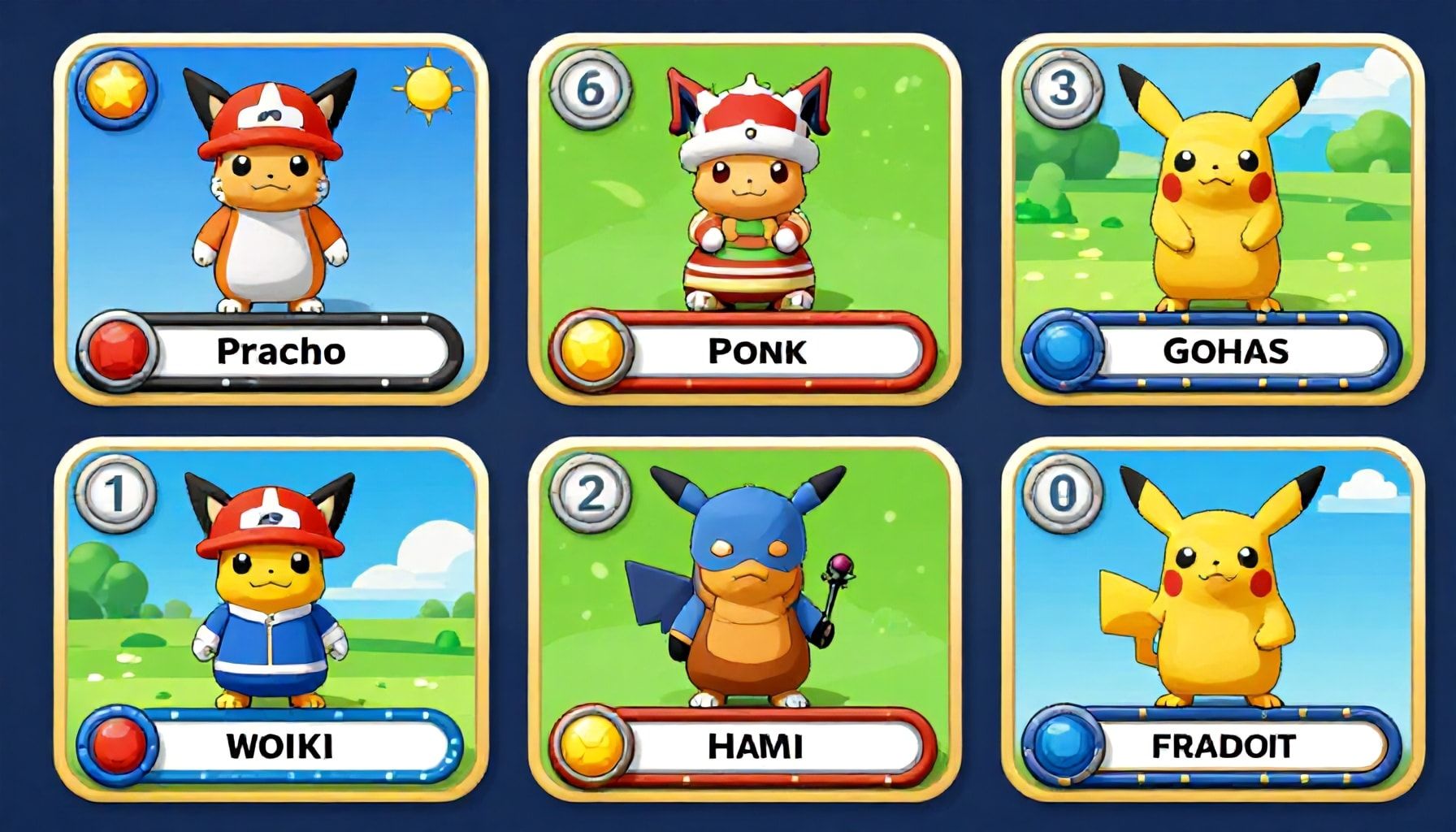The image size is (1456, 832).
Task: Click the red orb beside Woiki
Action: pyautogui.click(x=118, y=746)
